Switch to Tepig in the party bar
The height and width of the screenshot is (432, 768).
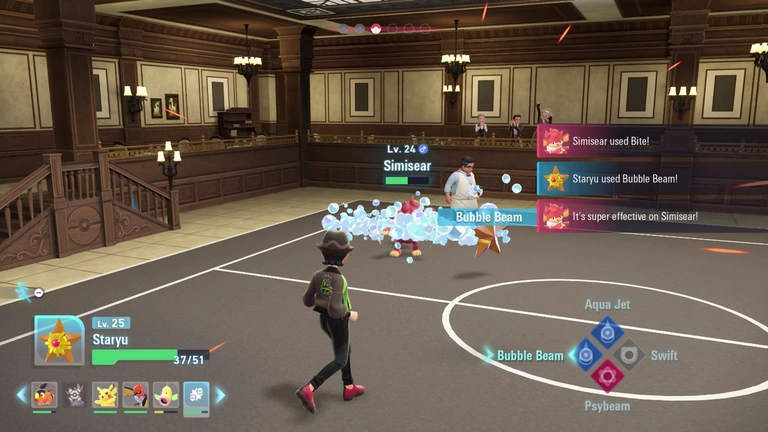[x=44, y=396]
